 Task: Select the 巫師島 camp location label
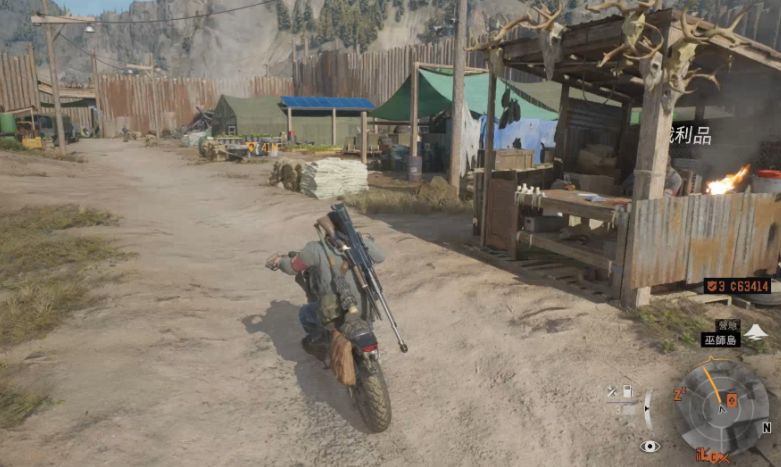(x=720, y=340)
